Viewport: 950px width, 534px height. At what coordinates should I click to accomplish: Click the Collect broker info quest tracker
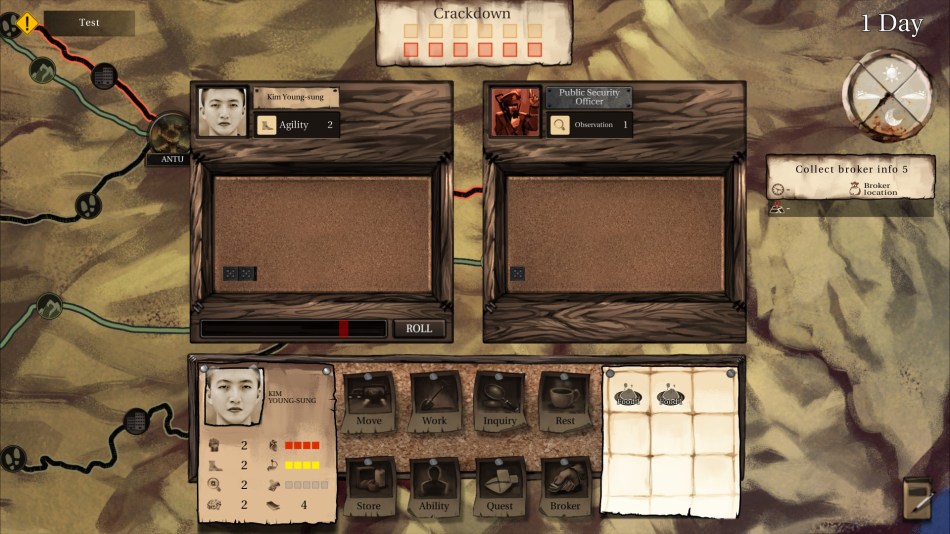pyautogui.click(x=851, y=177)
